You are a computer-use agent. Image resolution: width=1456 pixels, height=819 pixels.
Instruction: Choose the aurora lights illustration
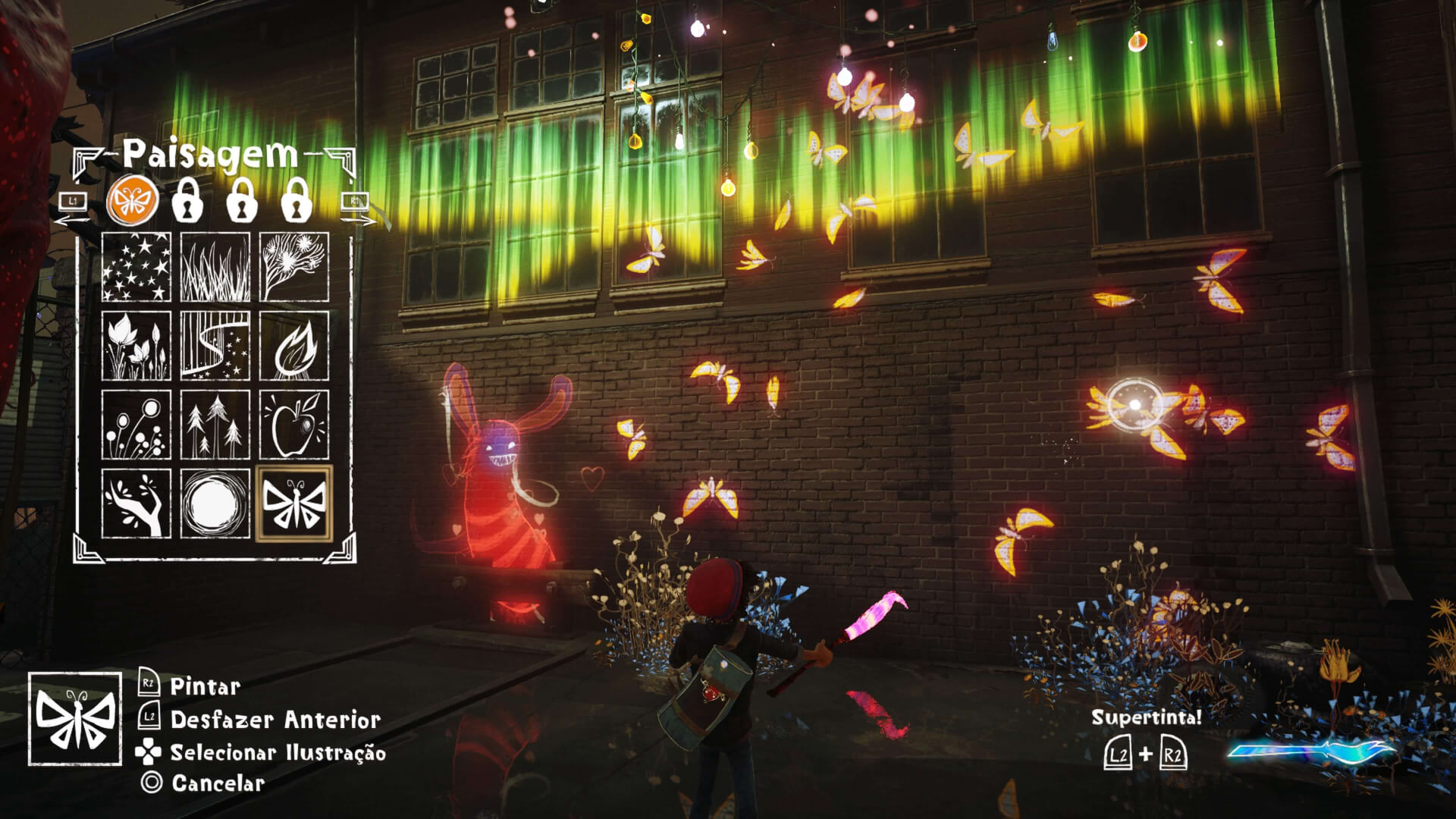215,347
